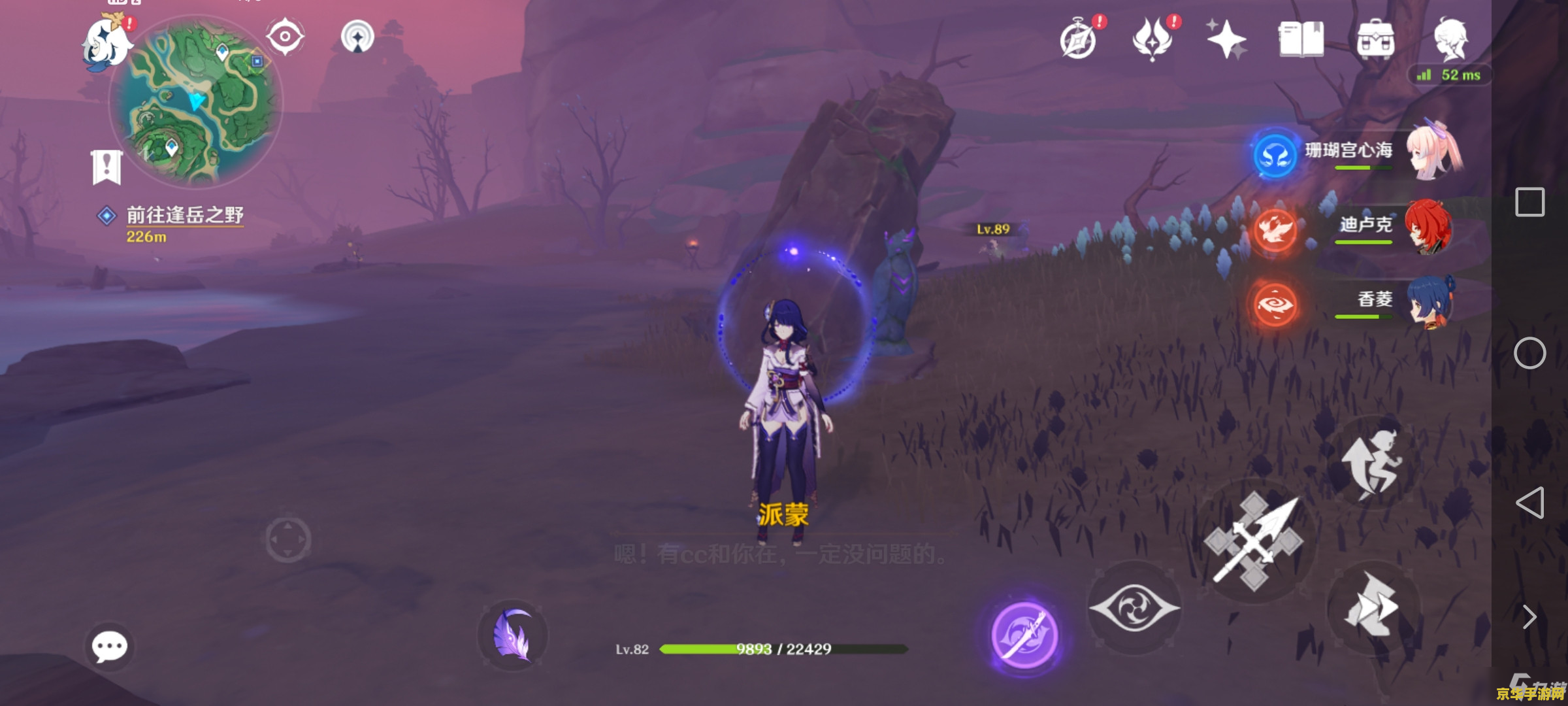Open the circular minimap
1568x706 pixels.
196,101
